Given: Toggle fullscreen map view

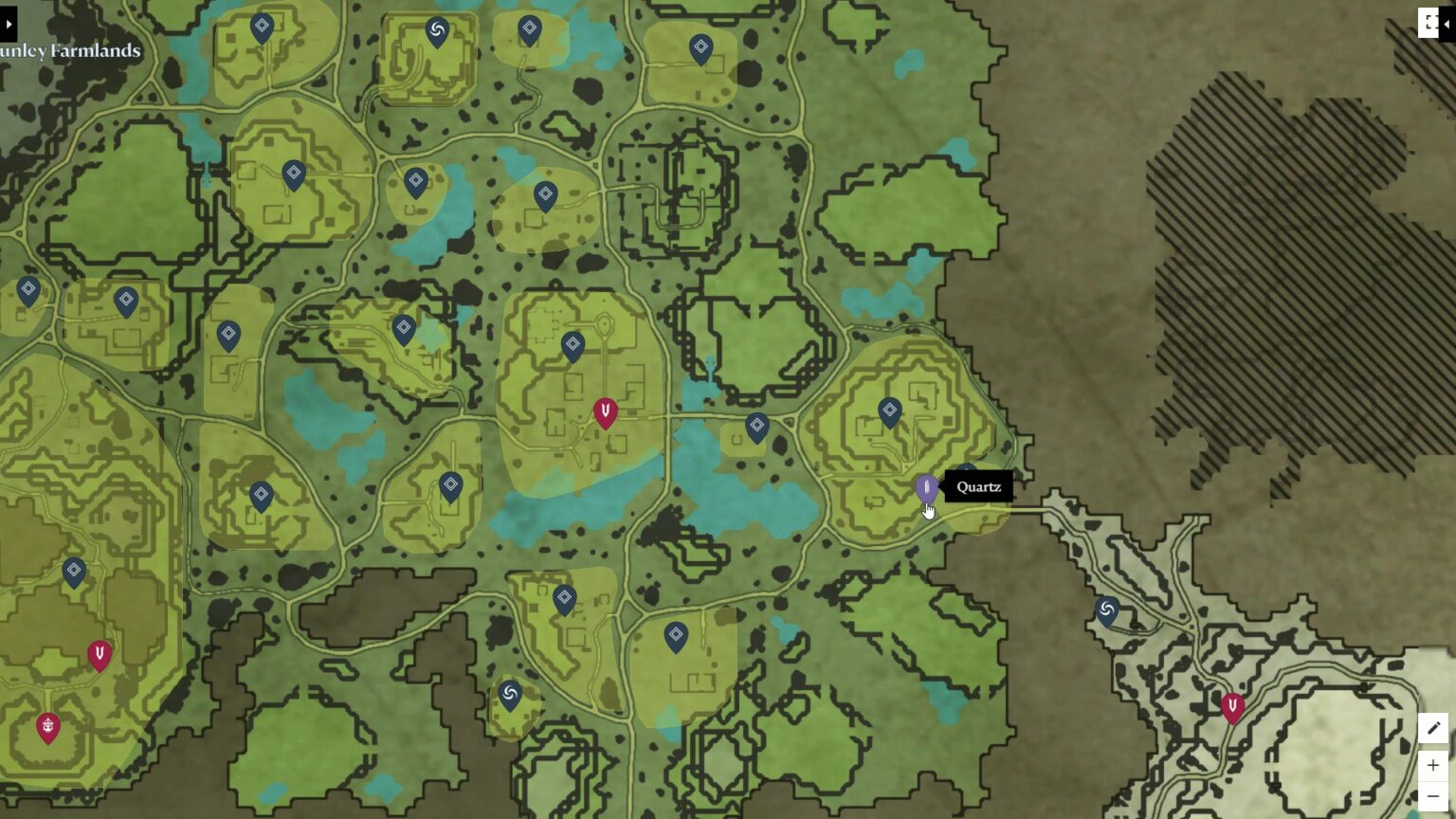Looking at the screenshot, I should point(1429,23).
